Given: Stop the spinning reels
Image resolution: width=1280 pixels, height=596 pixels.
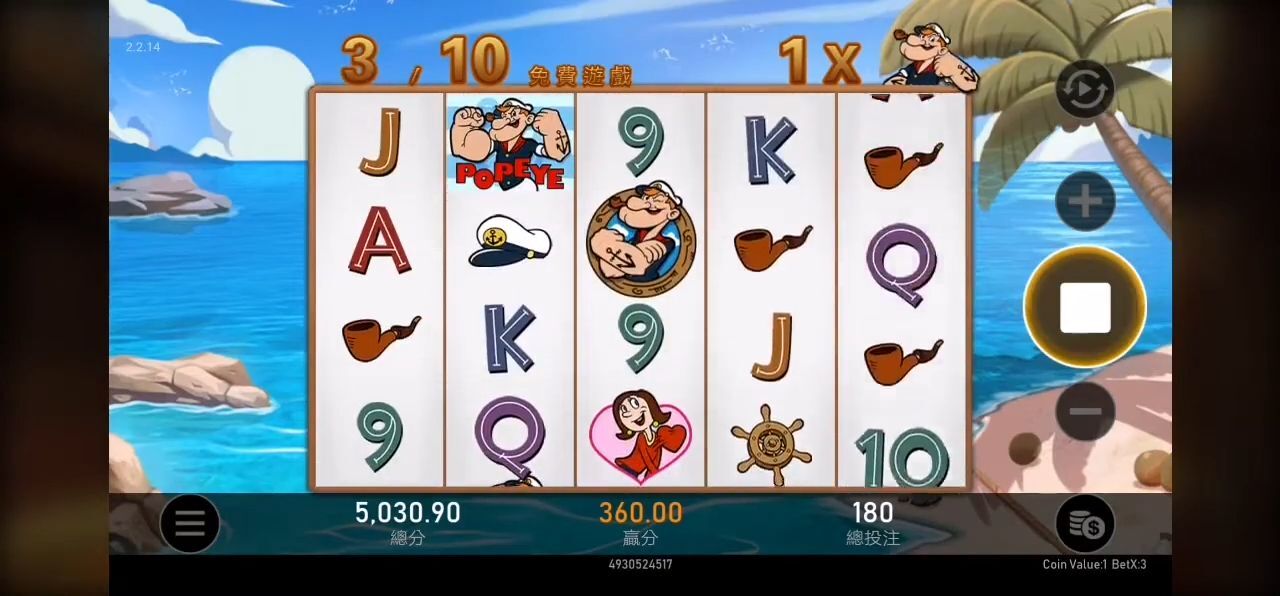Looking at the screenshot, I should 1085,307.
